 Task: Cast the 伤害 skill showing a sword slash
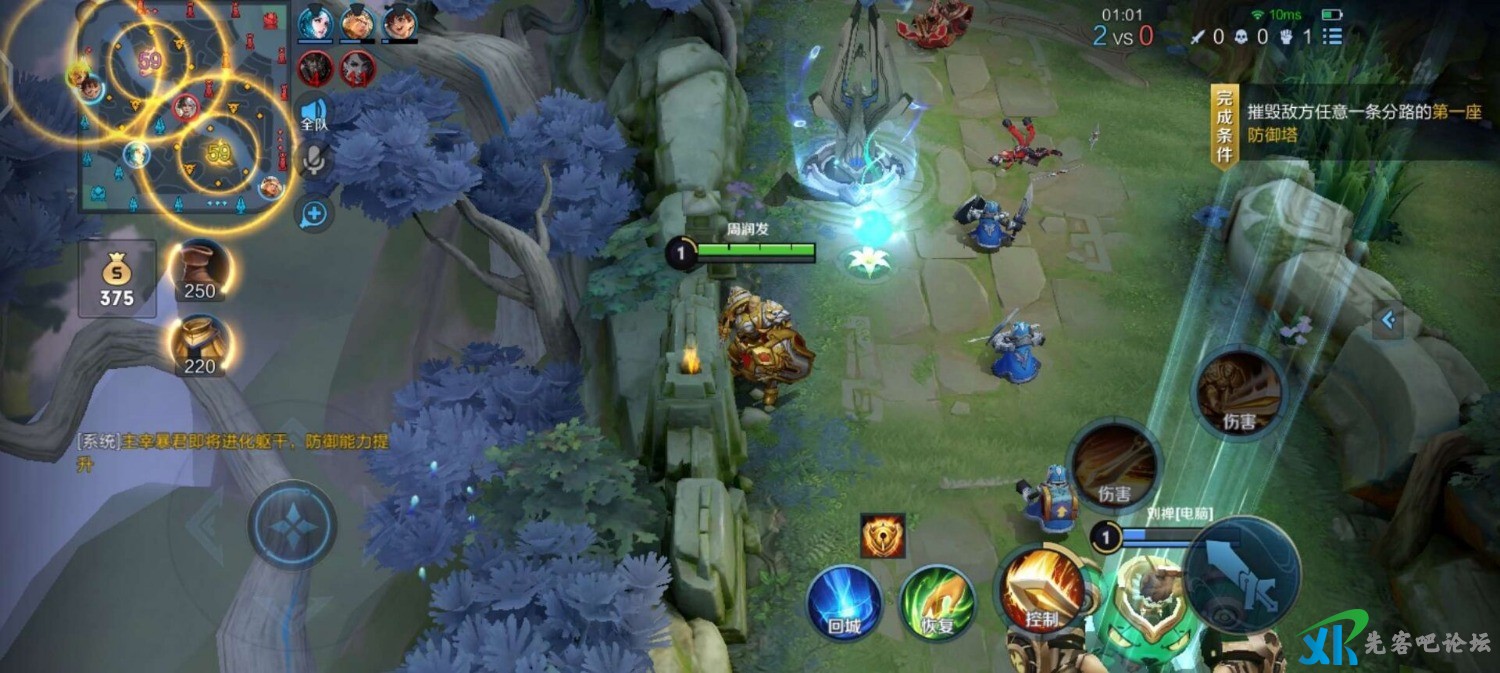1113,464
